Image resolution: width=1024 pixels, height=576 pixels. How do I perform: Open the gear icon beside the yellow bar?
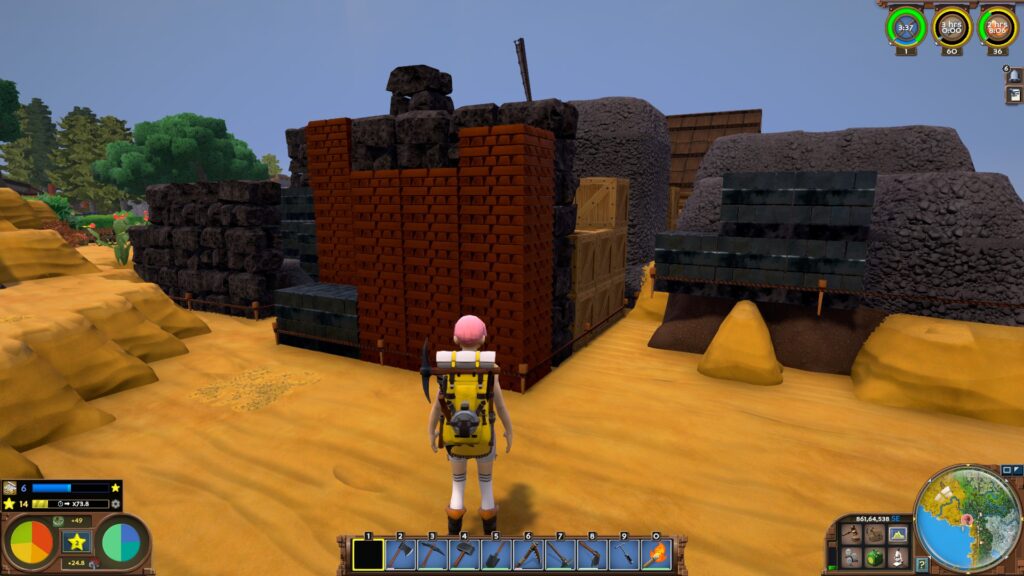pos(116,504)
